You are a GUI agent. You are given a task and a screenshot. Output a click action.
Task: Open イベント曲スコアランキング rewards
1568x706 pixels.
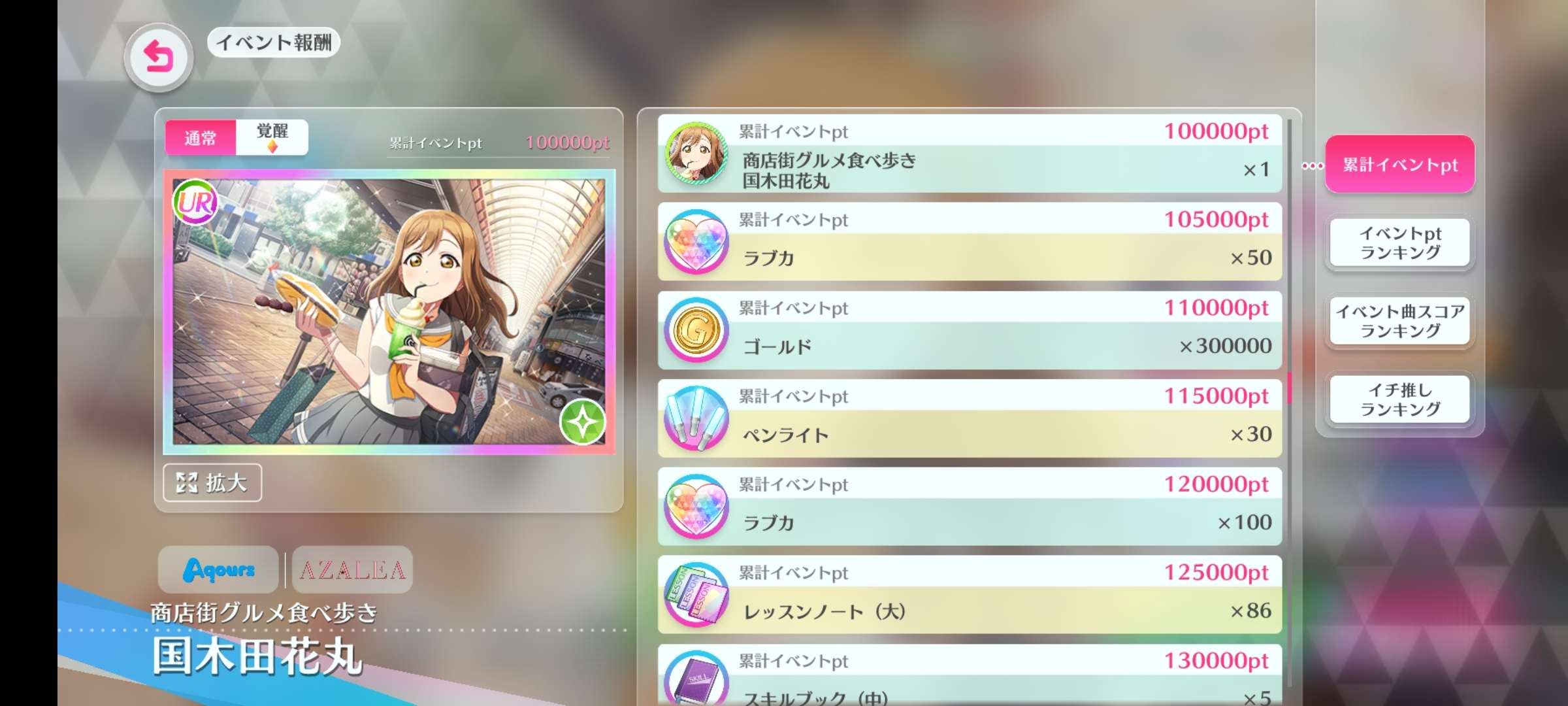[x=1399, y=321]
